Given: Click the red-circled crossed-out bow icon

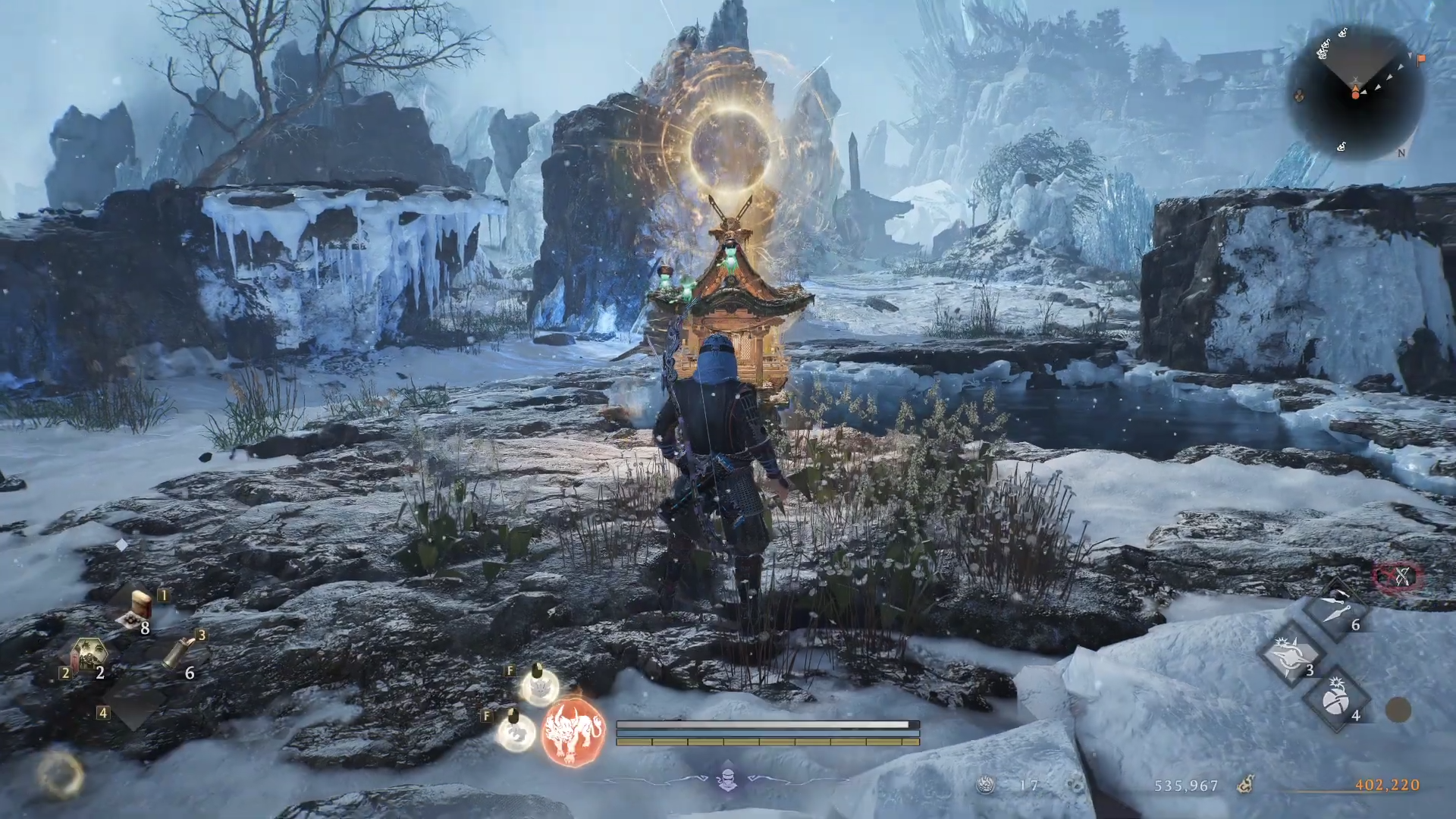Looking at the screenshot, I should pyautogui.click(x=1399, y=577).
